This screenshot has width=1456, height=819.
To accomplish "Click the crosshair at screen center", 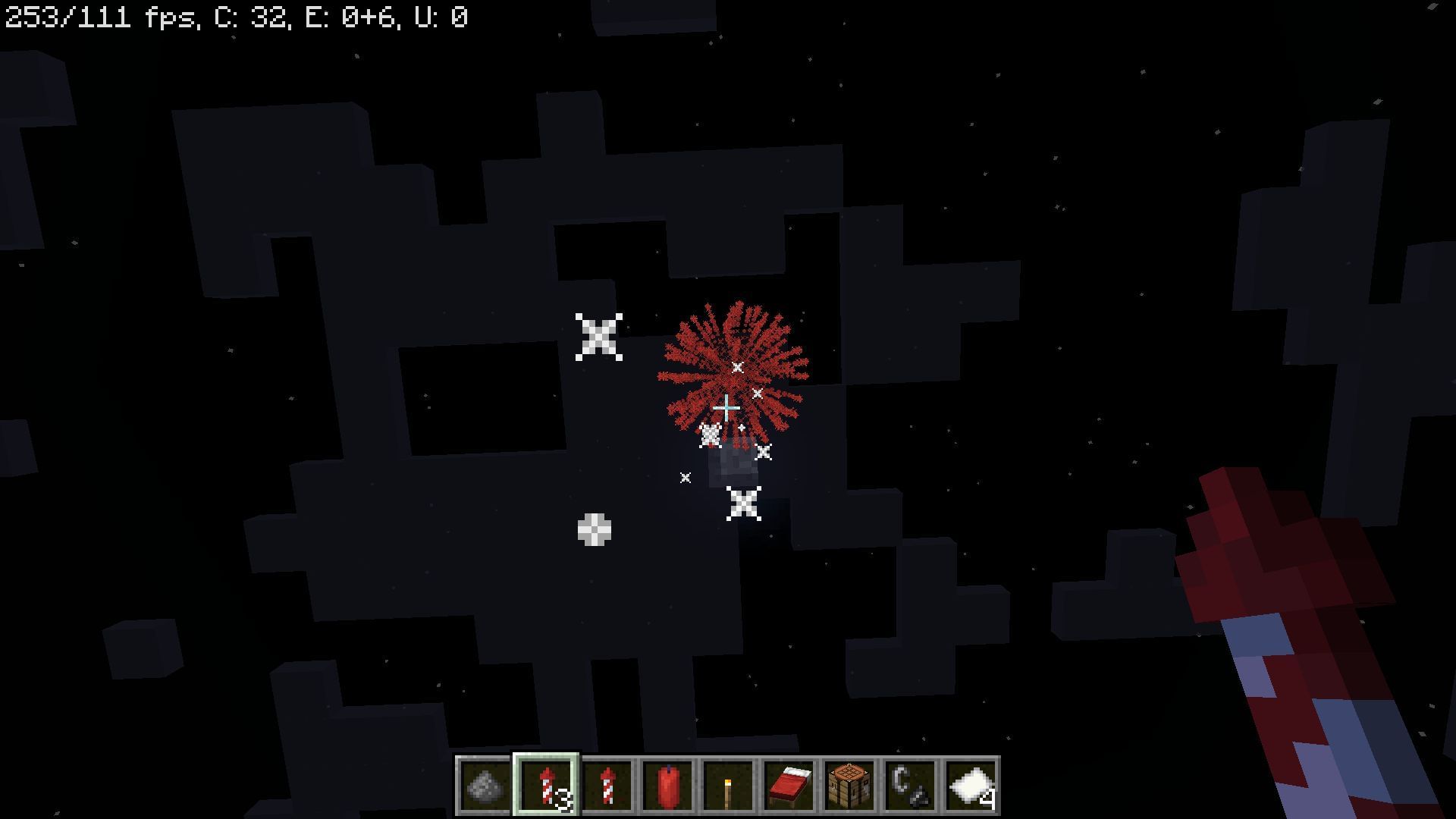I will click(x=726, y=408).
